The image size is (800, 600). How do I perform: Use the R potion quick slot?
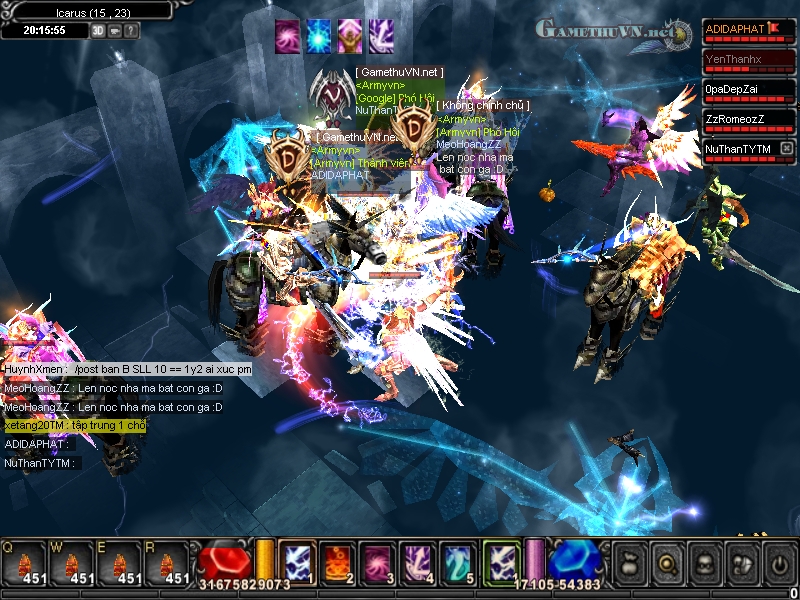click(170, 565)
